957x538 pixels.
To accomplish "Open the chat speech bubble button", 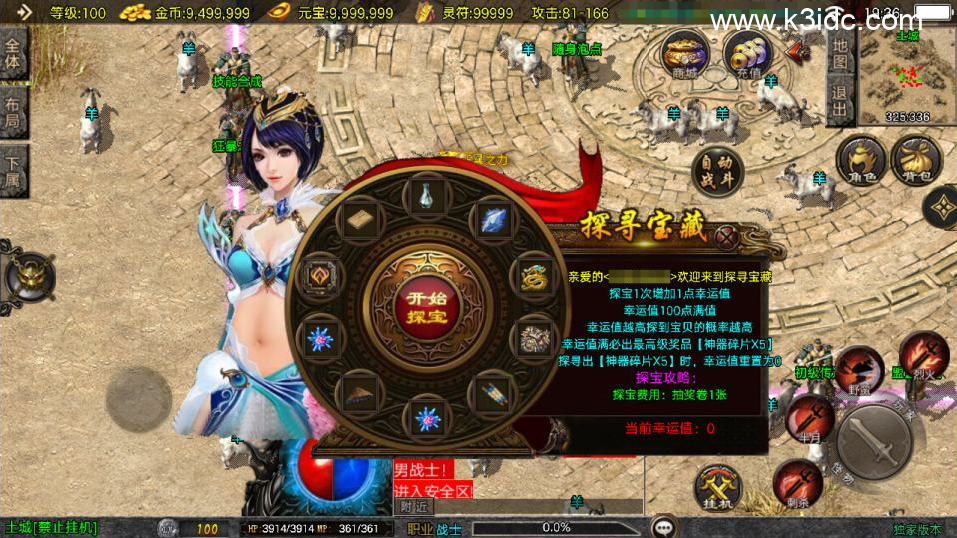I will coord(662,527).
